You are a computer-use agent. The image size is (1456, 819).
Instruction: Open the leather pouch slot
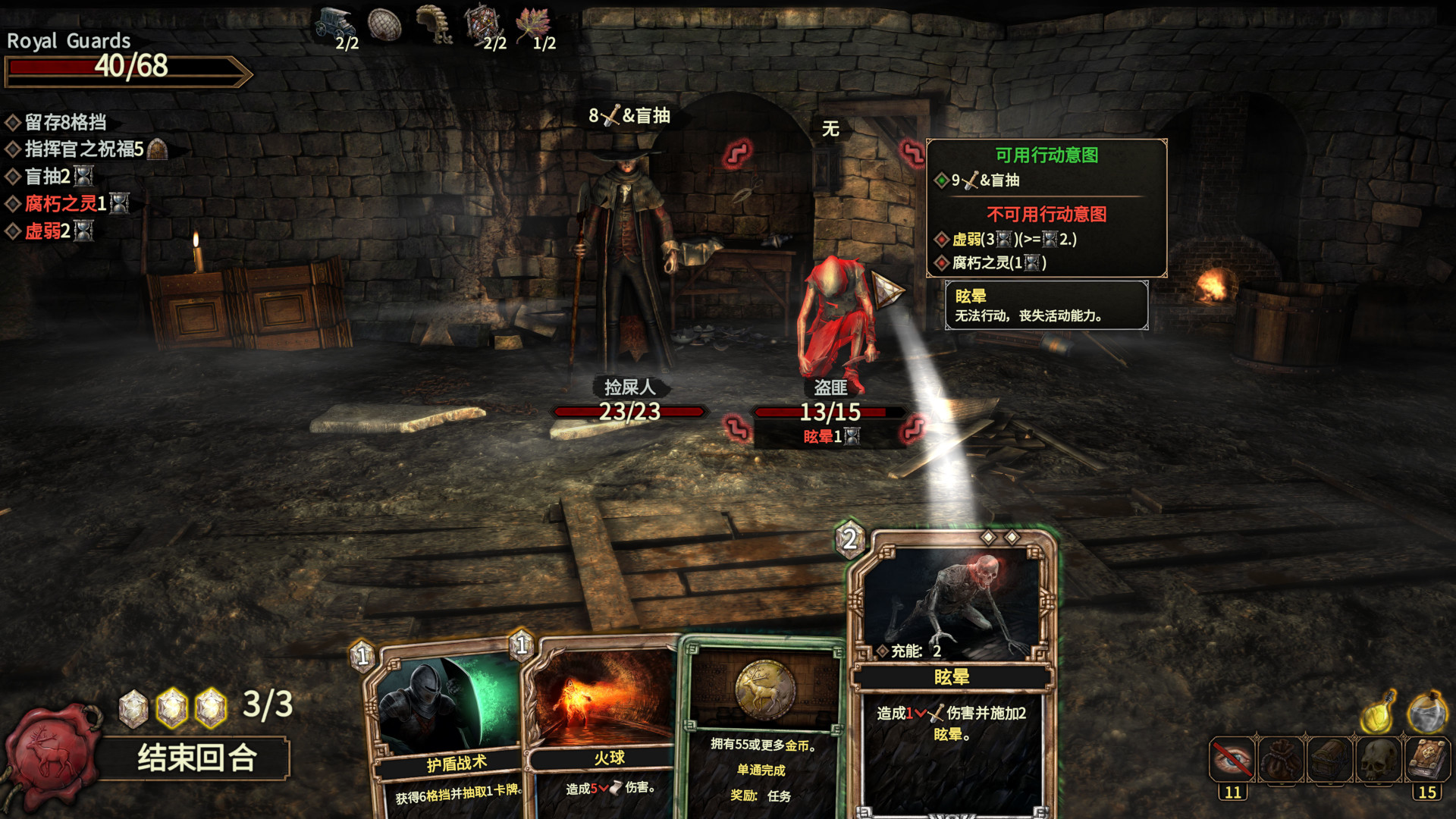tap(1281, 759)
